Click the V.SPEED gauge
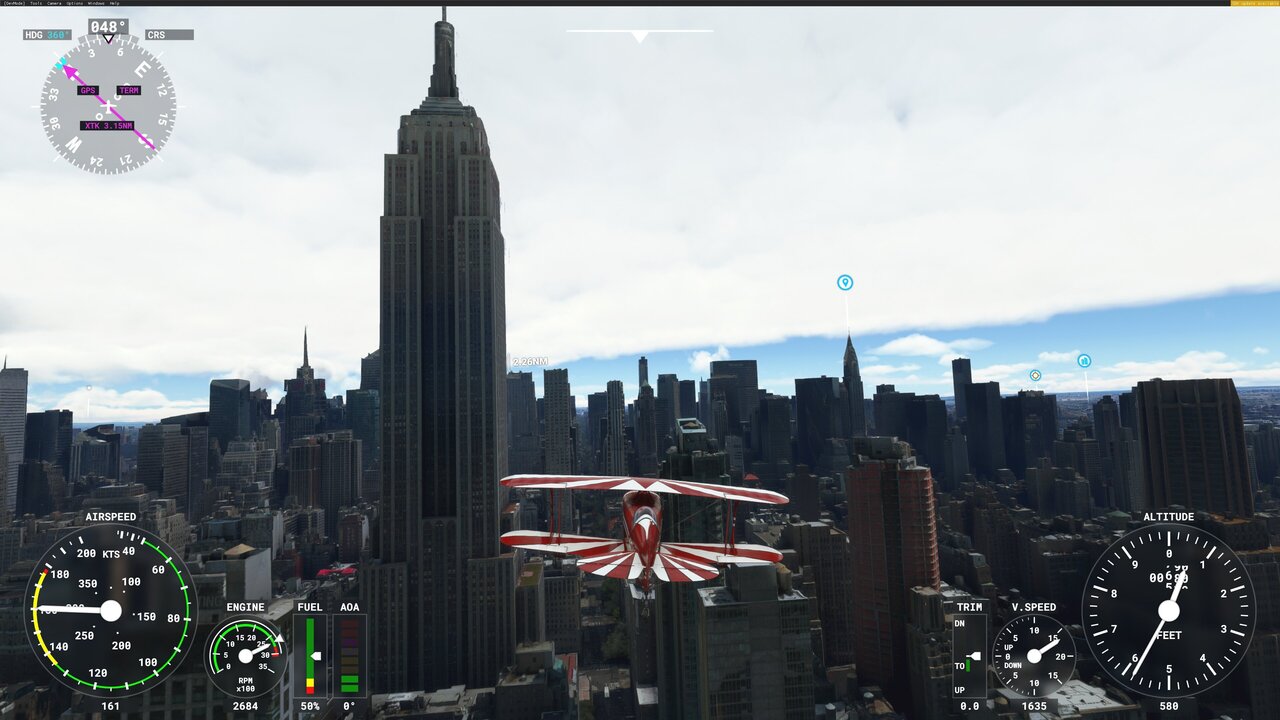1280x720 pixels. click(1032, 657)
